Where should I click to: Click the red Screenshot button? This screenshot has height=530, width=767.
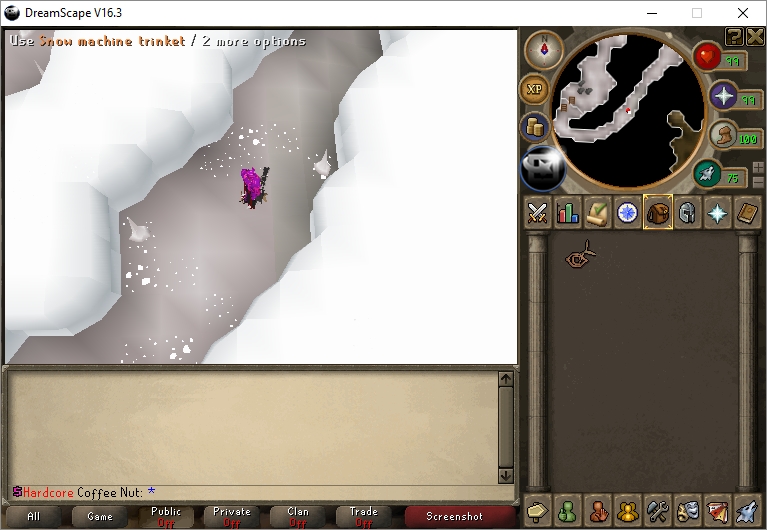[455, 516]
